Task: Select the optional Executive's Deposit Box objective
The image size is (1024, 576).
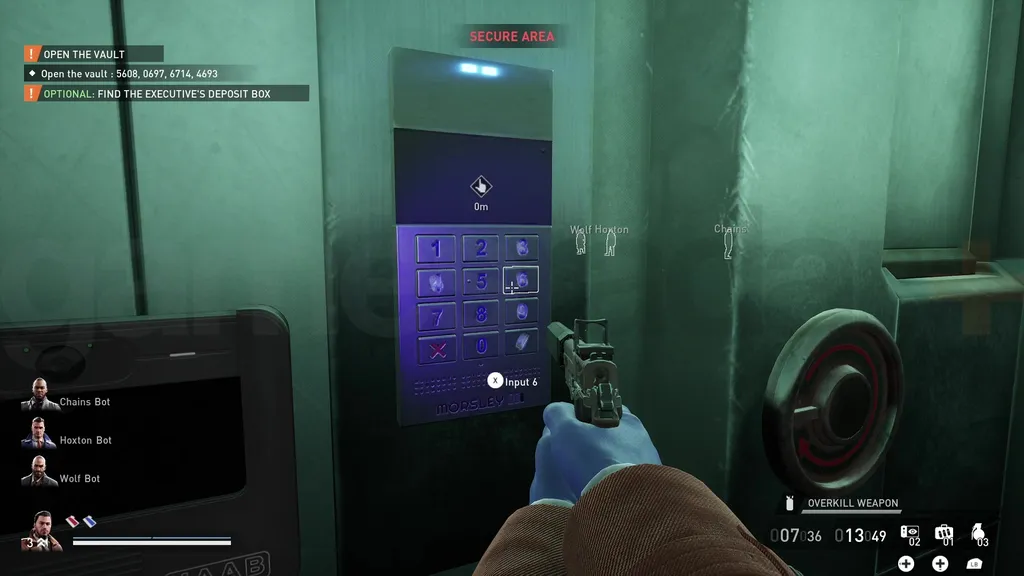Action: 166,94
